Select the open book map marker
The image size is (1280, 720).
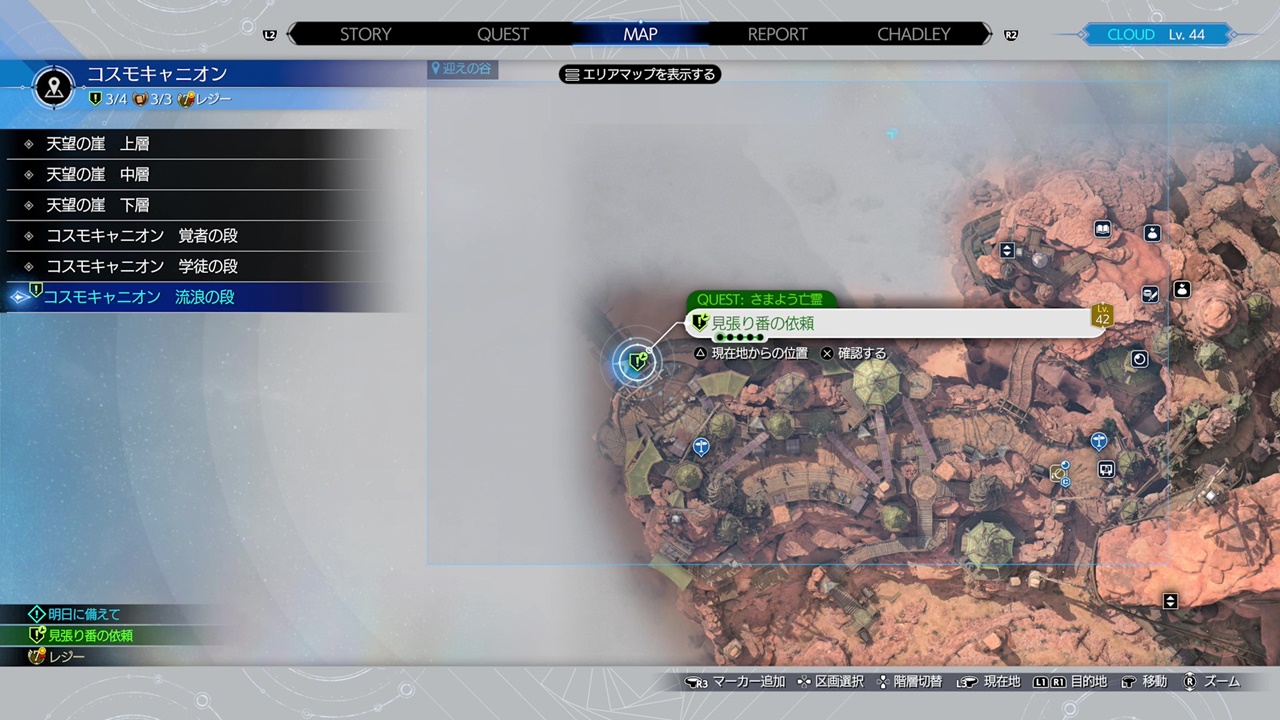coord(1103,229)
